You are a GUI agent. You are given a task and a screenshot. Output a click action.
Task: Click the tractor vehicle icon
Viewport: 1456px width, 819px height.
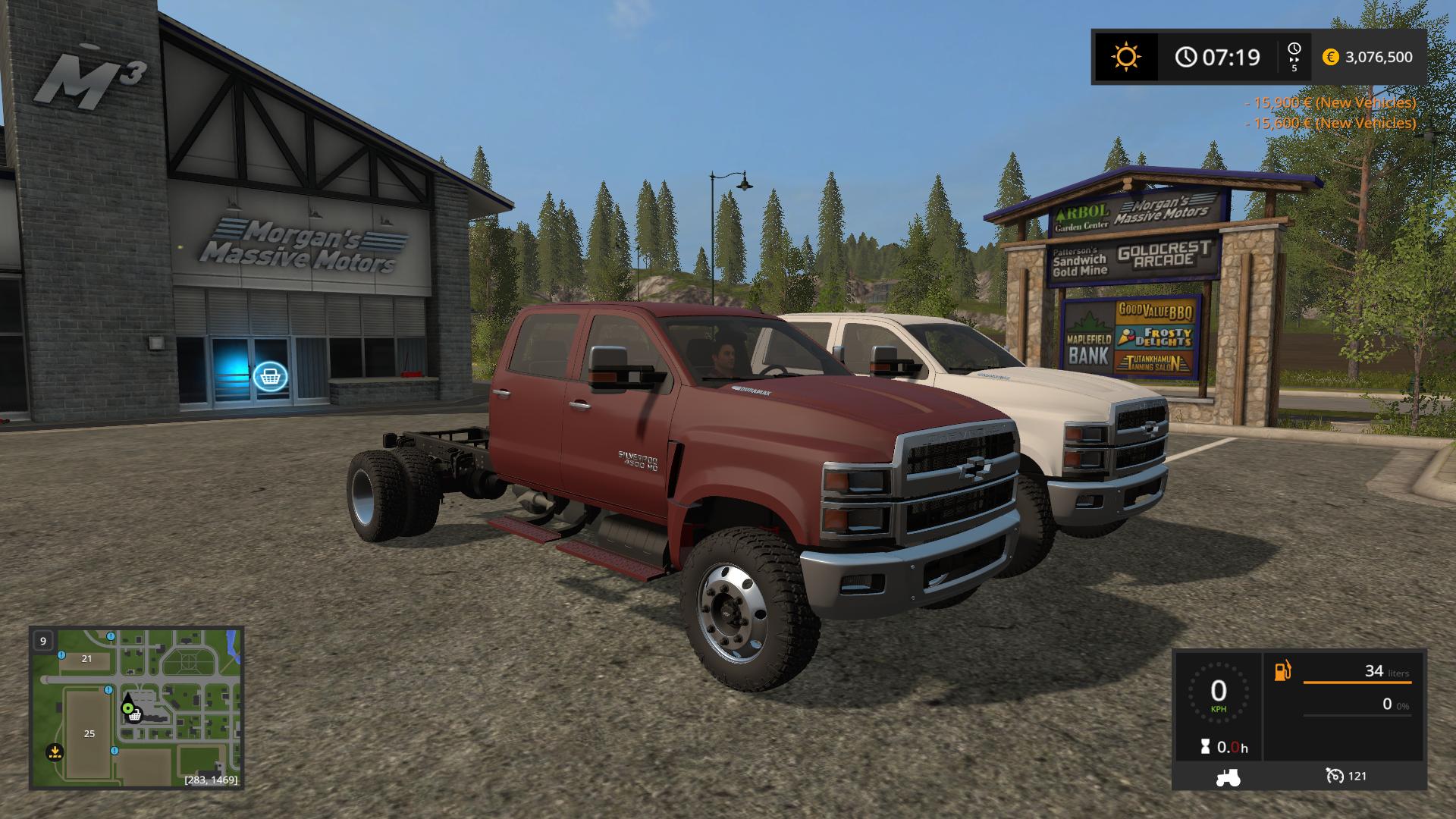click(1227, 777)
